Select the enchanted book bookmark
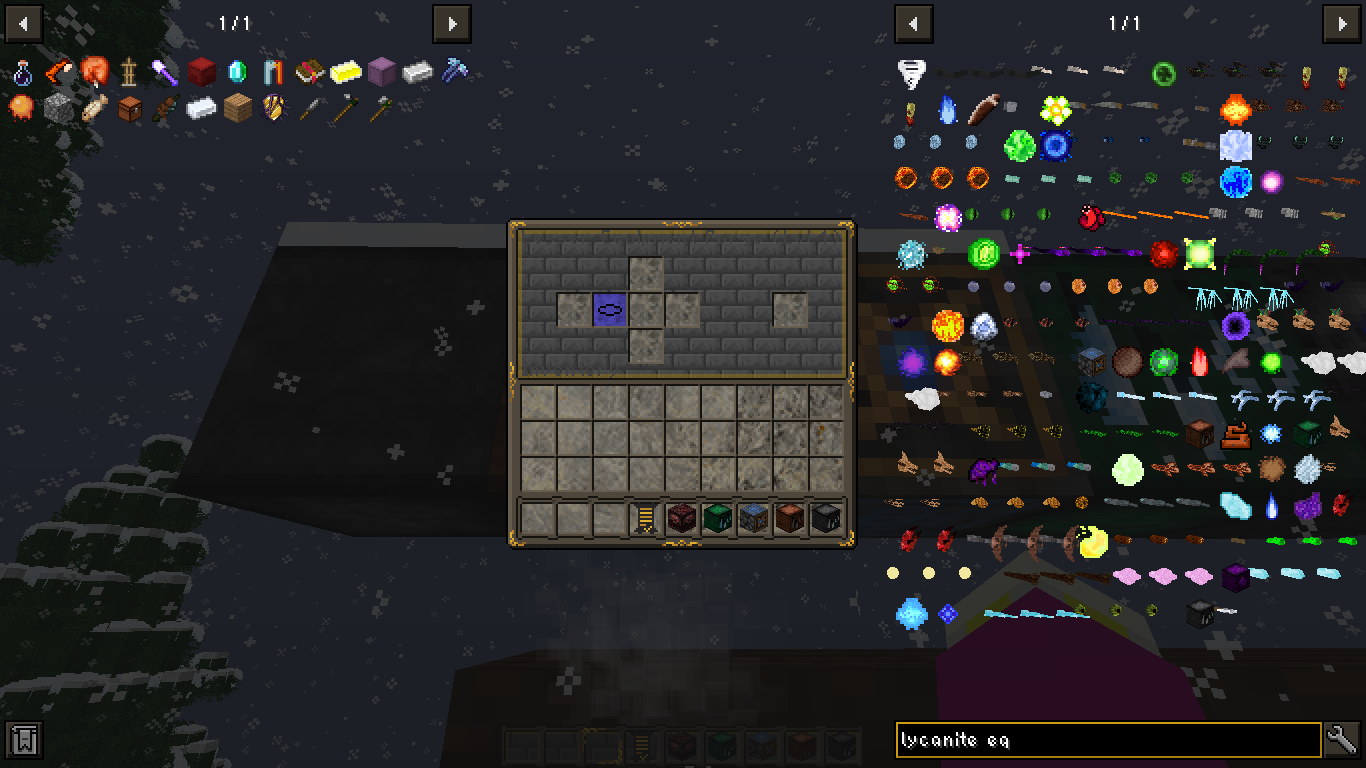The height and width of the screenshot is (768, 1366). pos(309,73)
